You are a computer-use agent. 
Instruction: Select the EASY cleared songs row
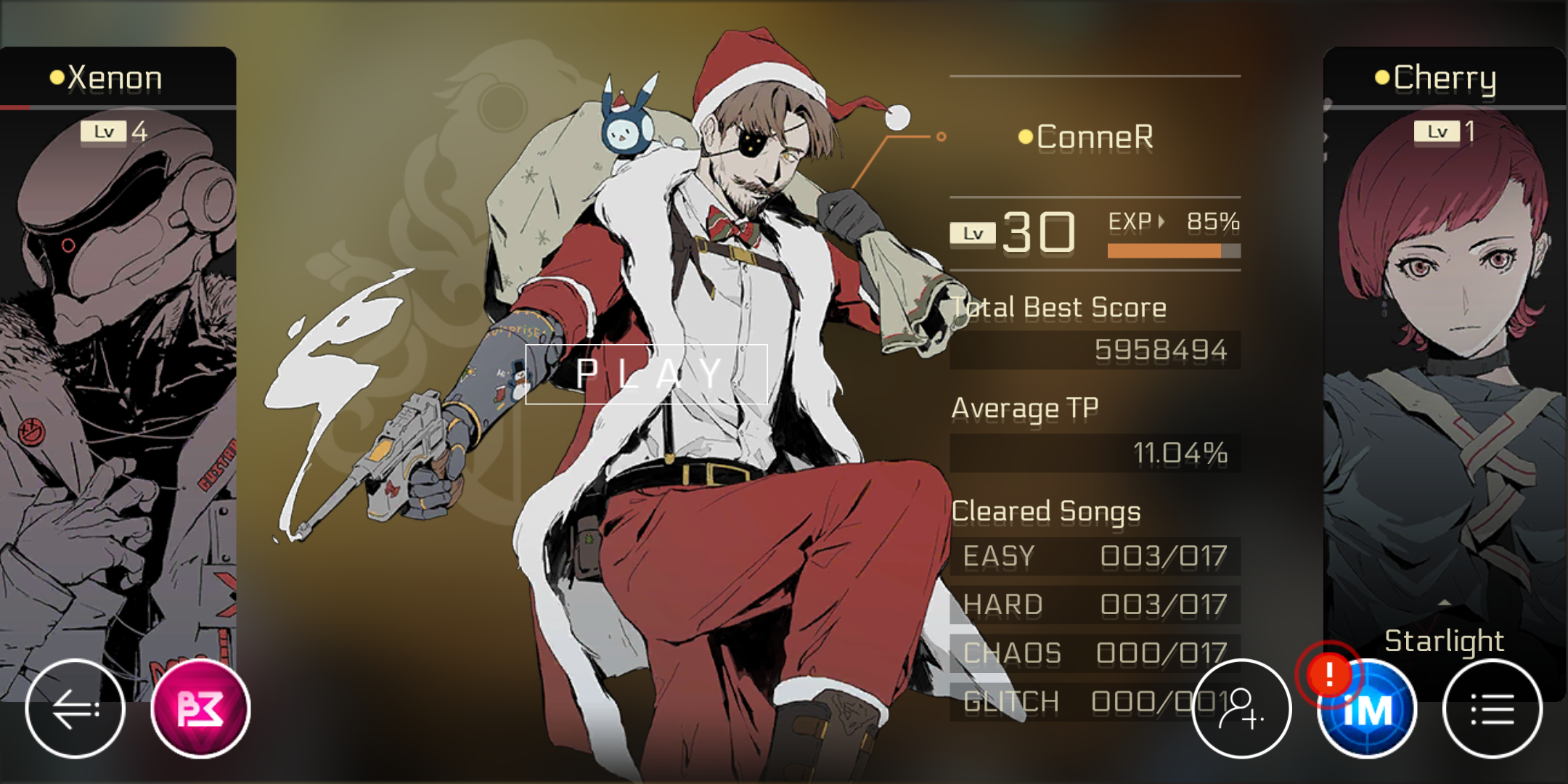[x=1096, y=556]
